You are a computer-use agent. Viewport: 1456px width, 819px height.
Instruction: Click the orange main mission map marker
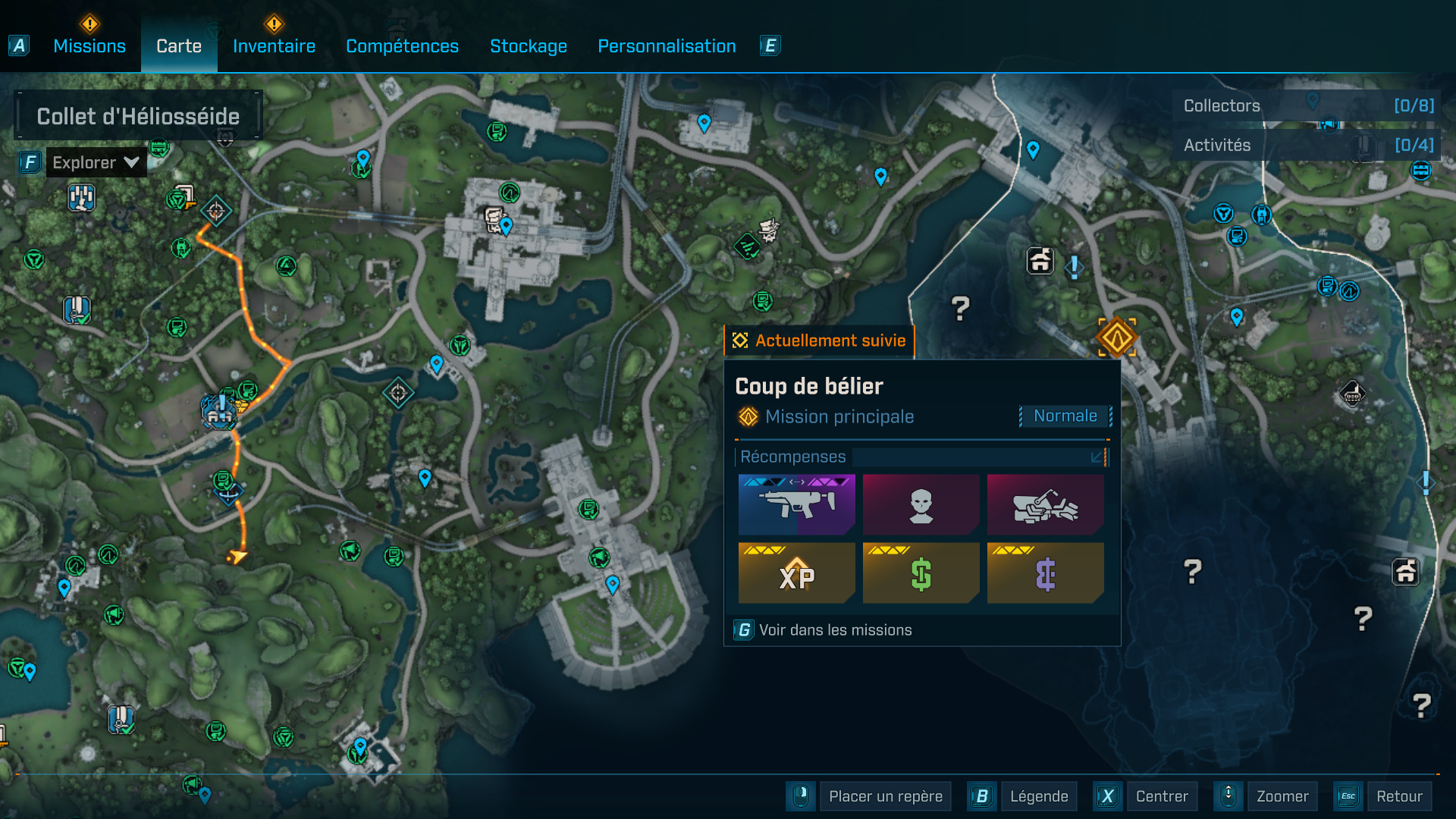(1117, 337)
